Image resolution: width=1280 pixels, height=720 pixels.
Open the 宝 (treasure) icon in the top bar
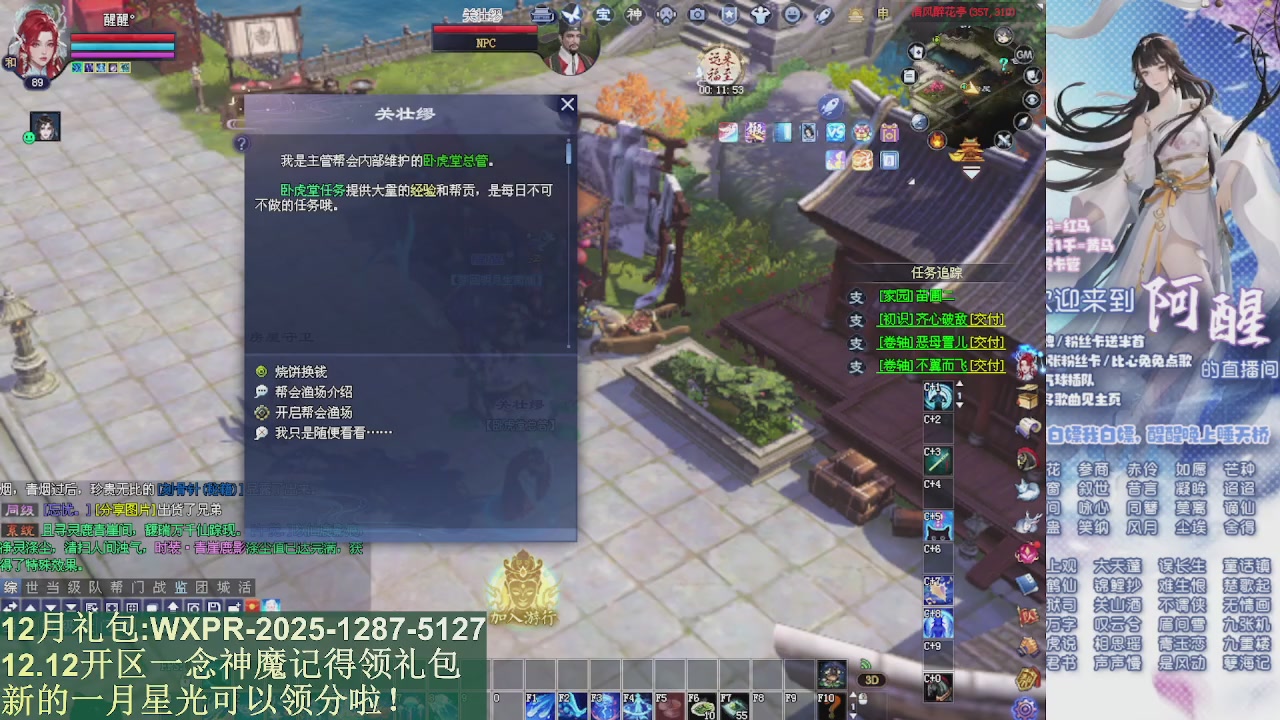[602, 13]
